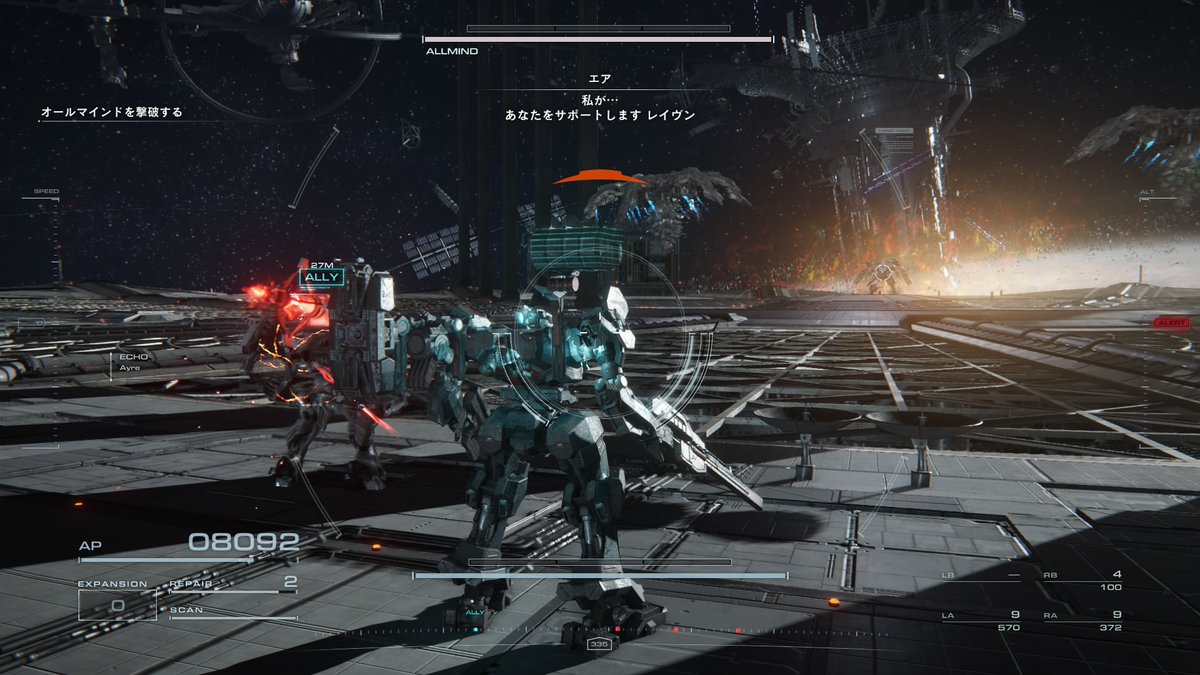Click the red ALERT indicator
The height and width of the screenshot is (675, 1200).
pos(1170,323)
